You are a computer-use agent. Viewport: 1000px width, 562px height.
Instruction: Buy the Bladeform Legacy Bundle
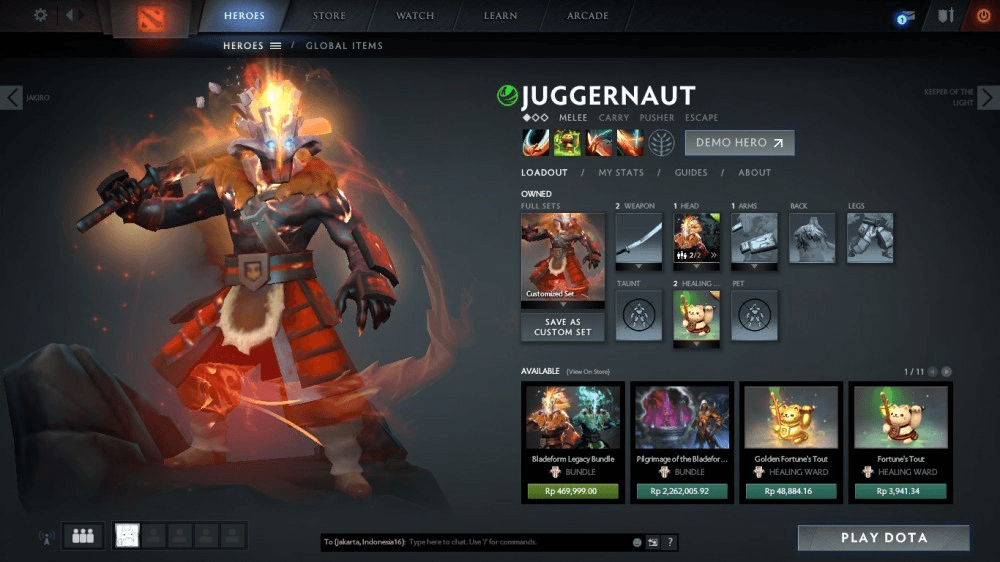[x=573, y=491]
